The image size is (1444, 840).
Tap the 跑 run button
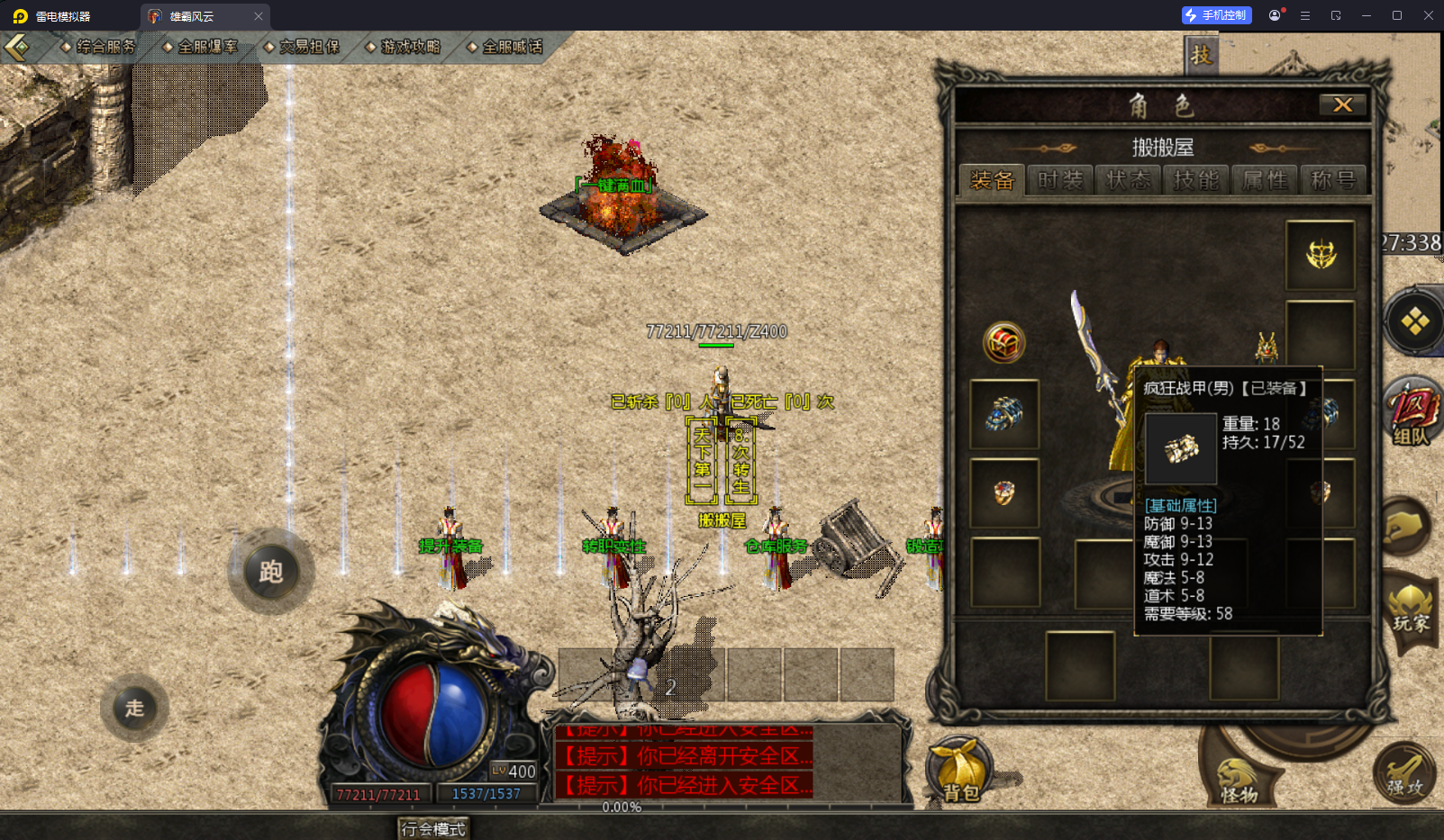click(271, 572)
